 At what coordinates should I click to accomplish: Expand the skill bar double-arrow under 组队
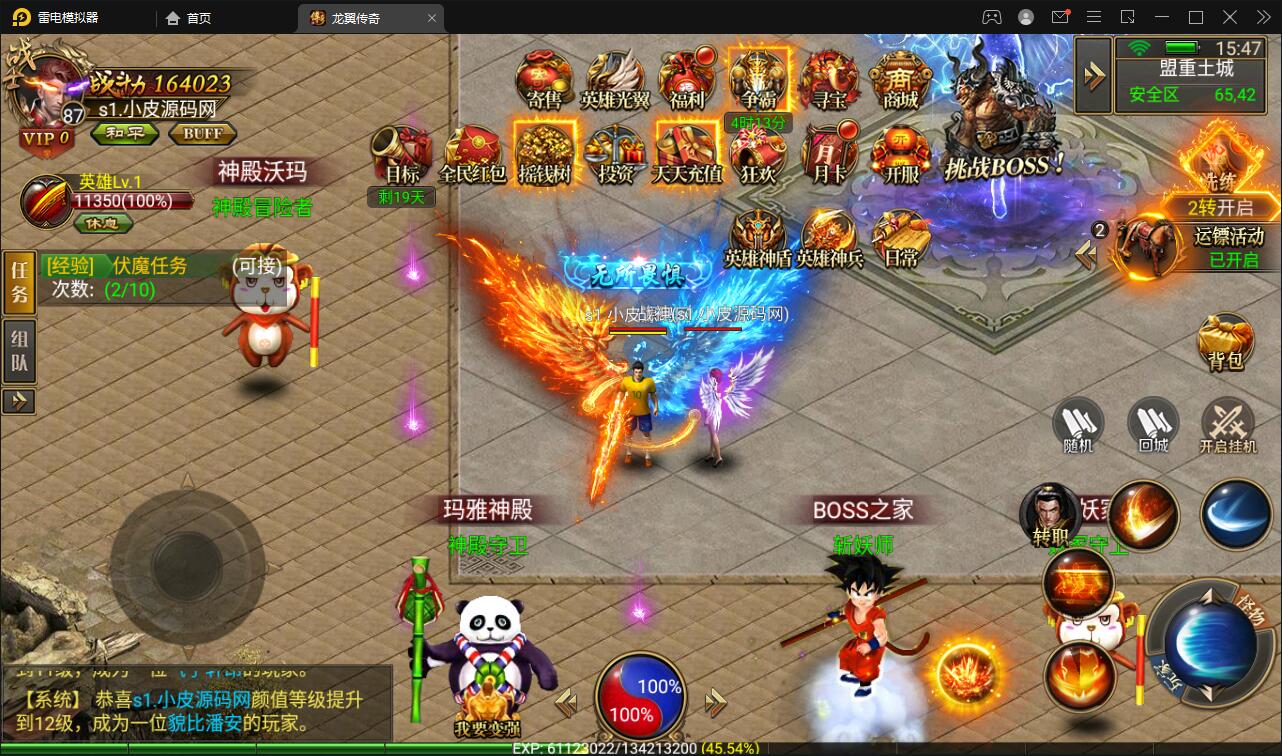[19, 402]
